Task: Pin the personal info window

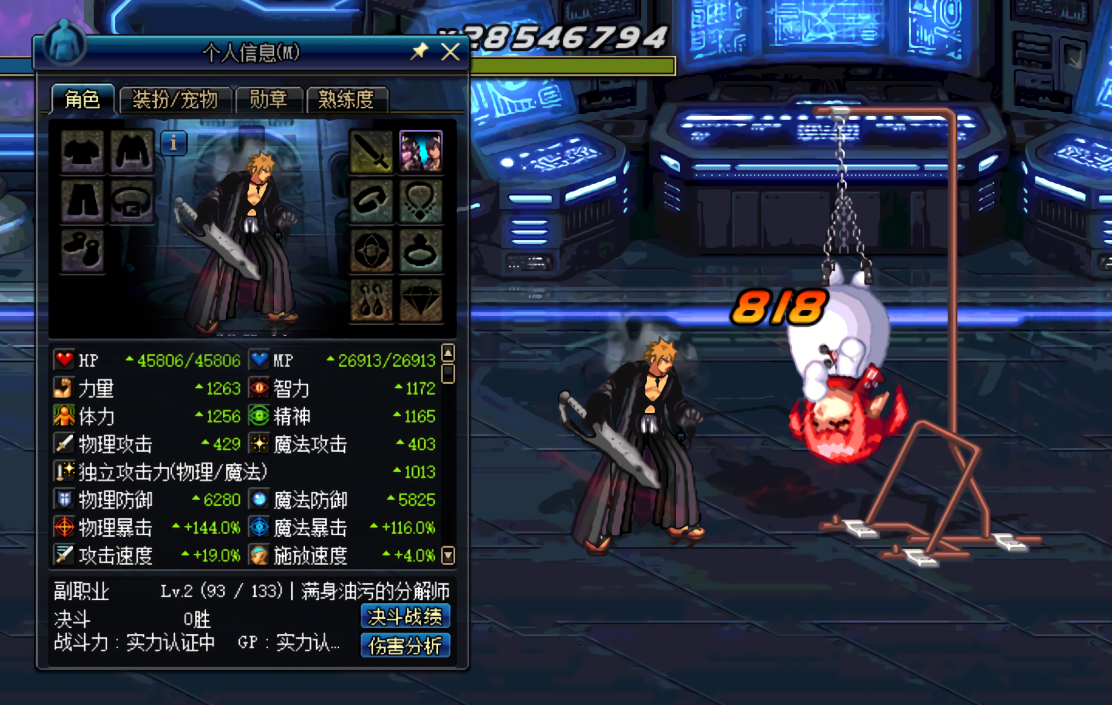Action: tap(420, 52)
